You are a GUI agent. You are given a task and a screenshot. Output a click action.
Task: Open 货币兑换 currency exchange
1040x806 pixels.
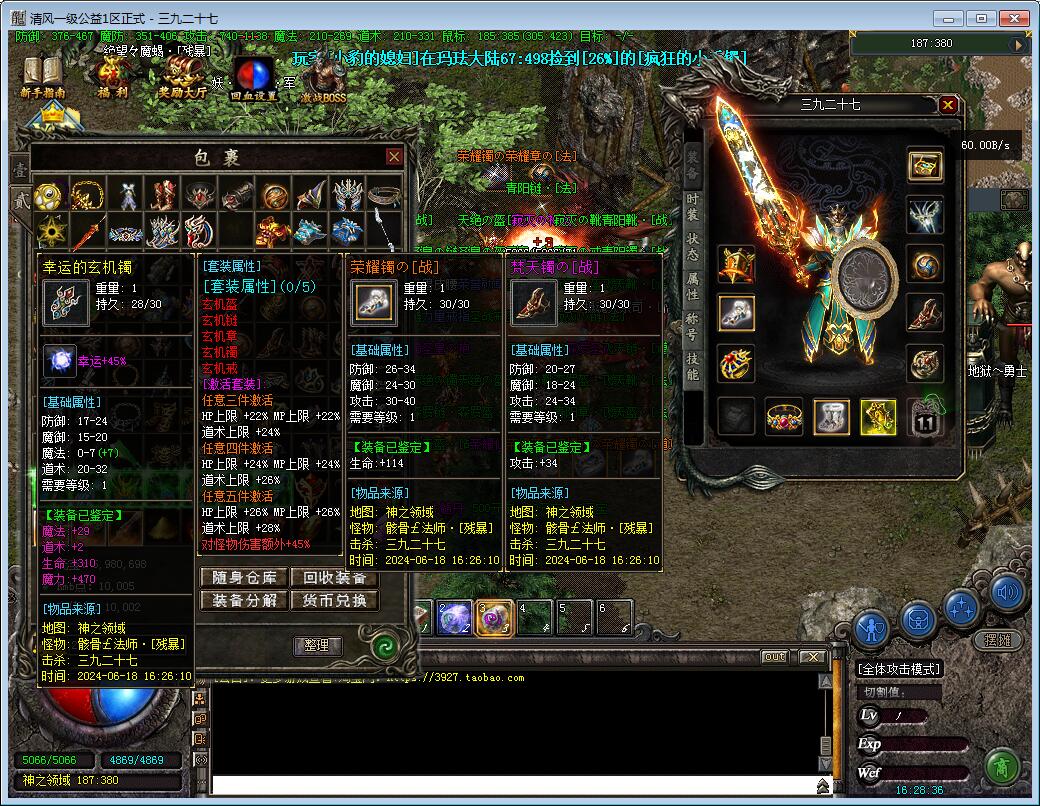[335, 601]
